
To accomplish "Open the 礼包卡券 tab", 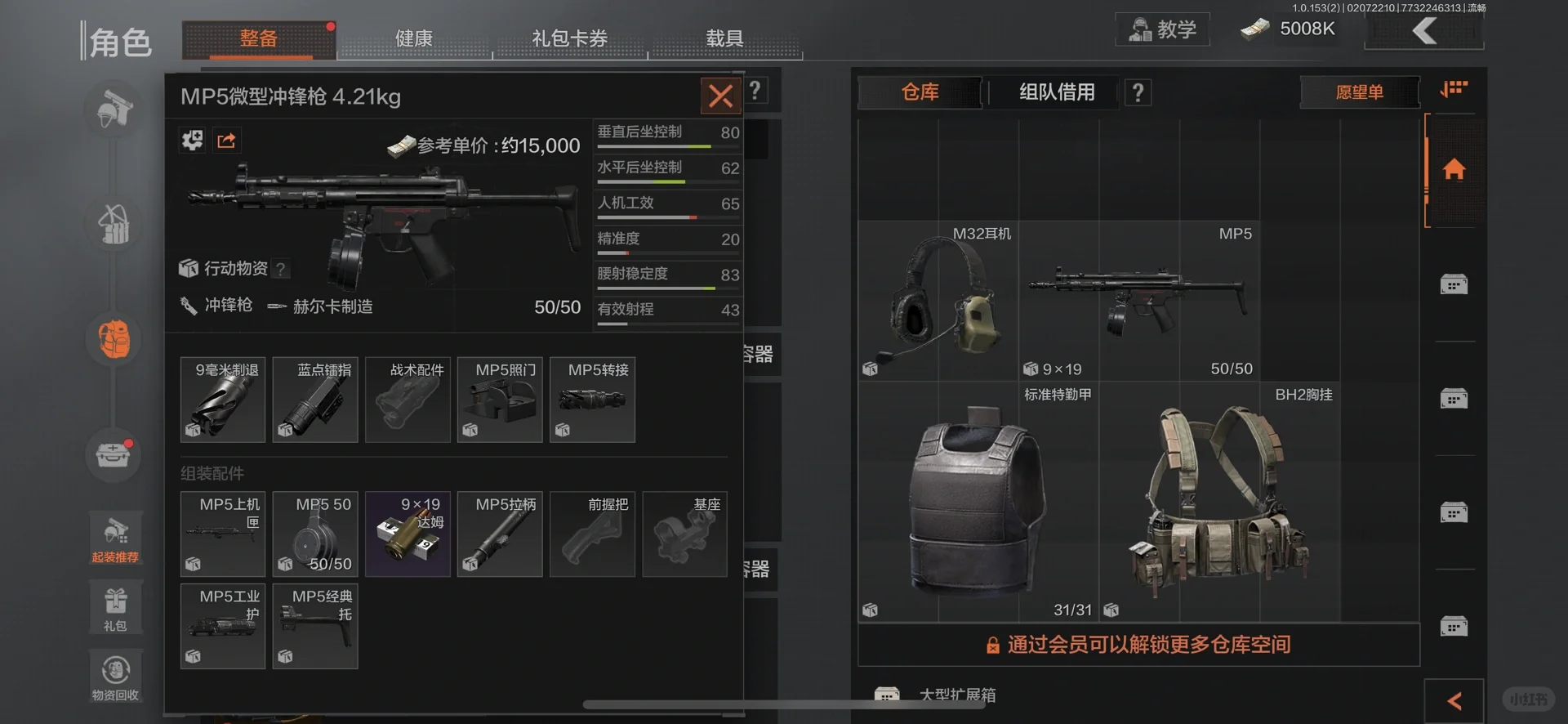I will pos(569,39).
